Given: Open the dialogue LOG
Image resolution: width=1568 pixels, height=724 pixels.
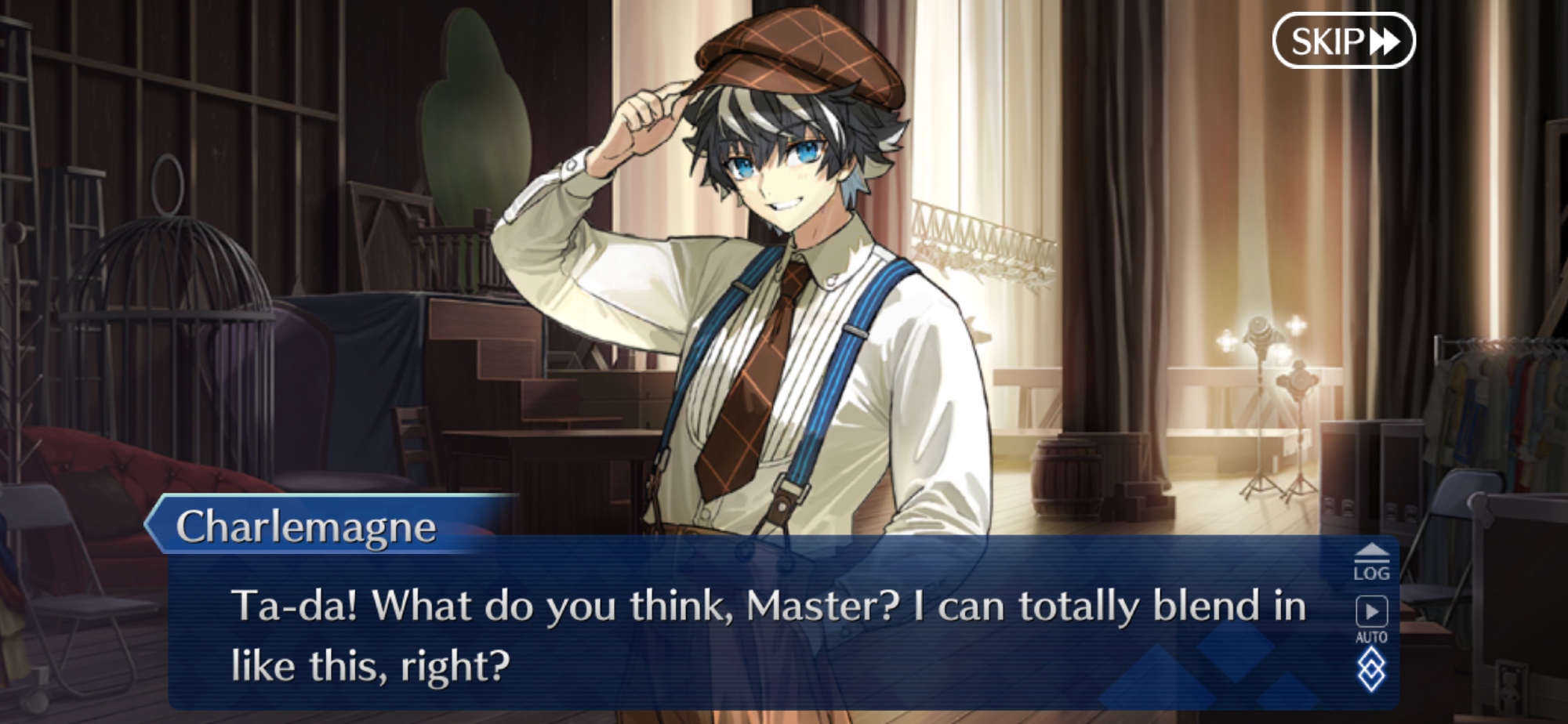Looking at the screenshot, I should pyautogui.click(x=1371, y=563).
